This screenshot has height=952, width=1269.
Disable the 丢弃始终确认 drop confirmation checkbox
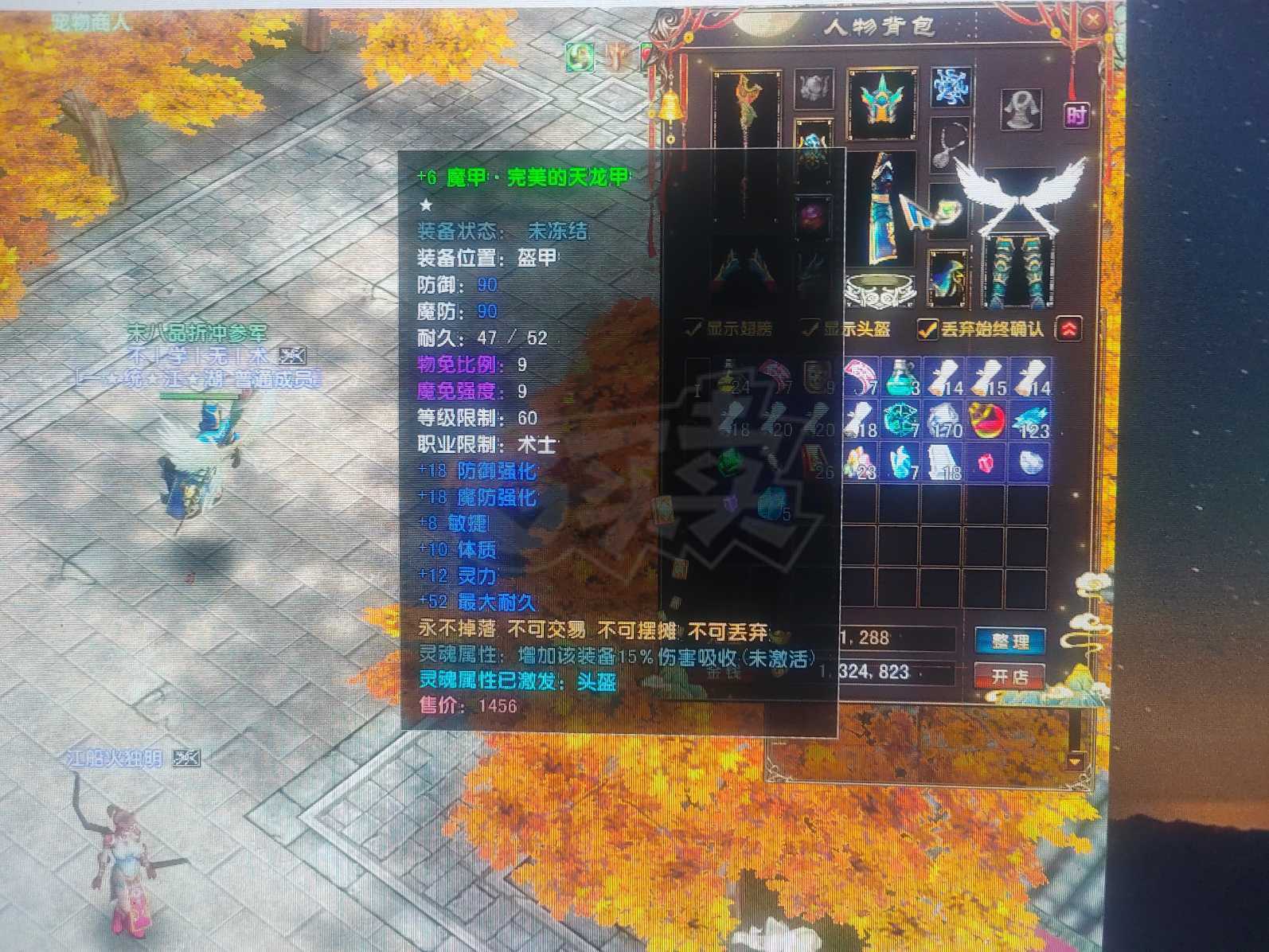pos(928,330)
